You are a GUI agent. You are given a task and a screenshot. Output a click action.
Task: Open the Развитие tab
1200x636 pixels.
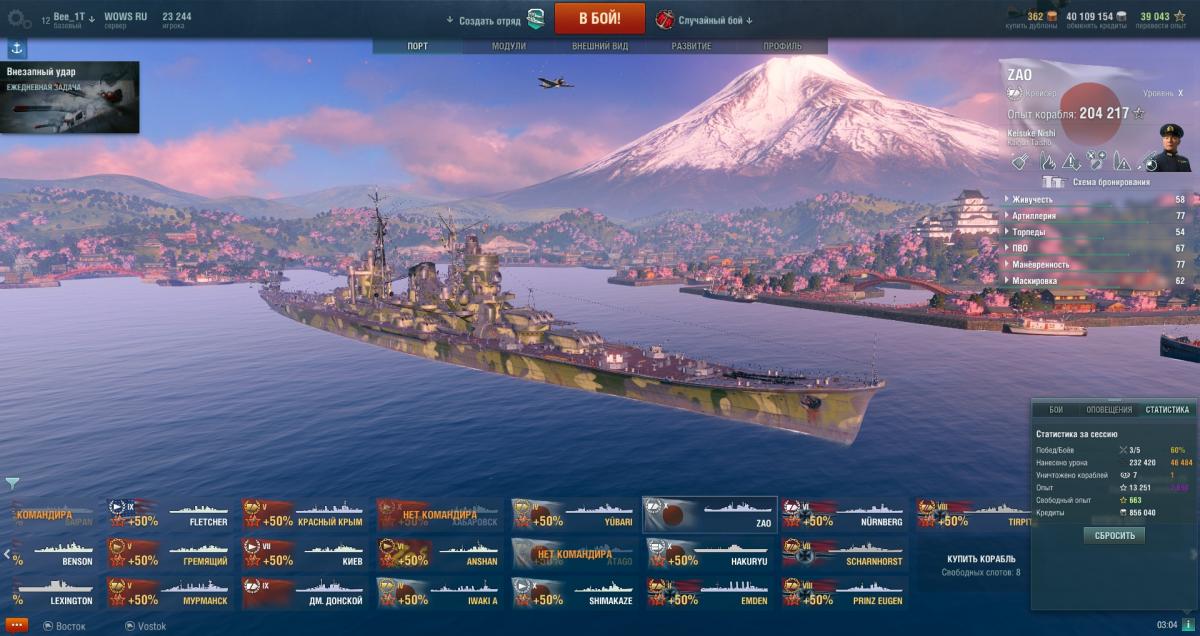pyautogui.click(x=691, y=46)
